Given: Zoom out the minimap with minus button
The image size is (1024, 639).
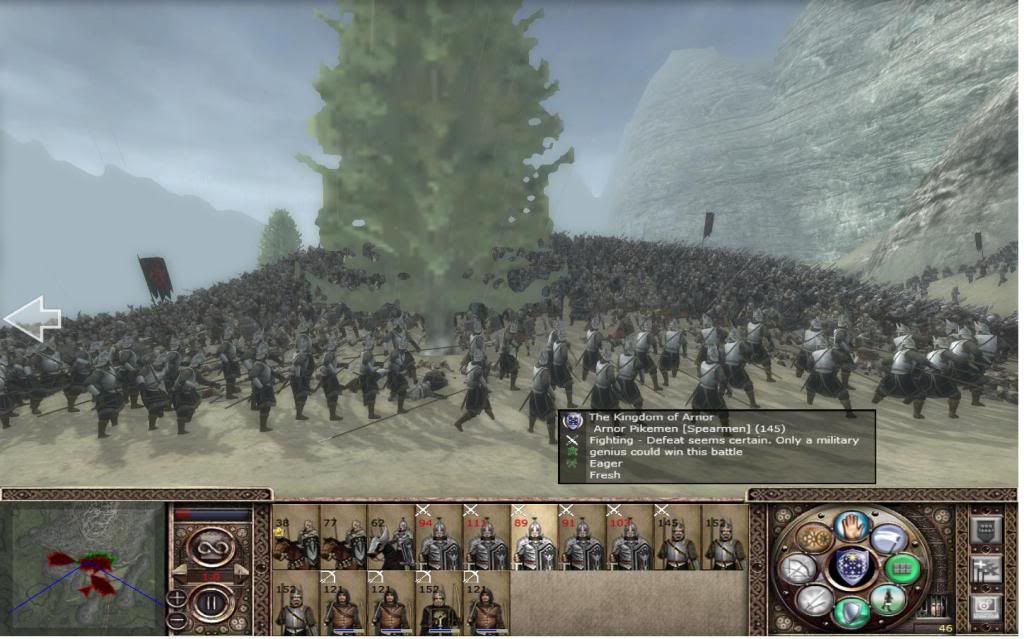Looking at the screenshot, I should click(177, 619).
